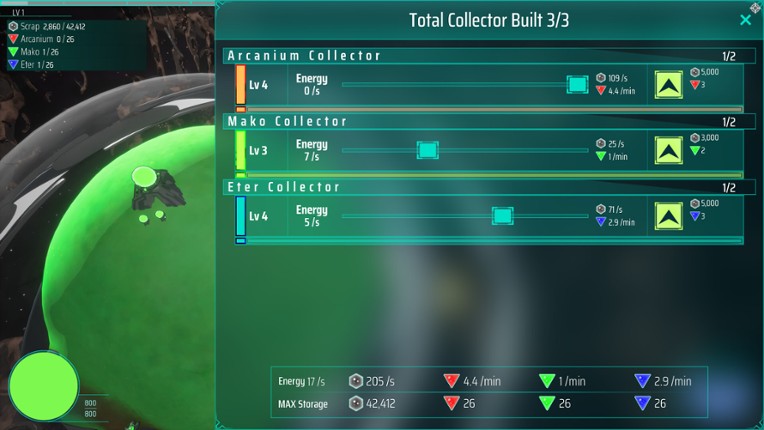Click the Arcanium Collector energy slider handle
This screenshot has height=430, width=764.
[577, 85]
